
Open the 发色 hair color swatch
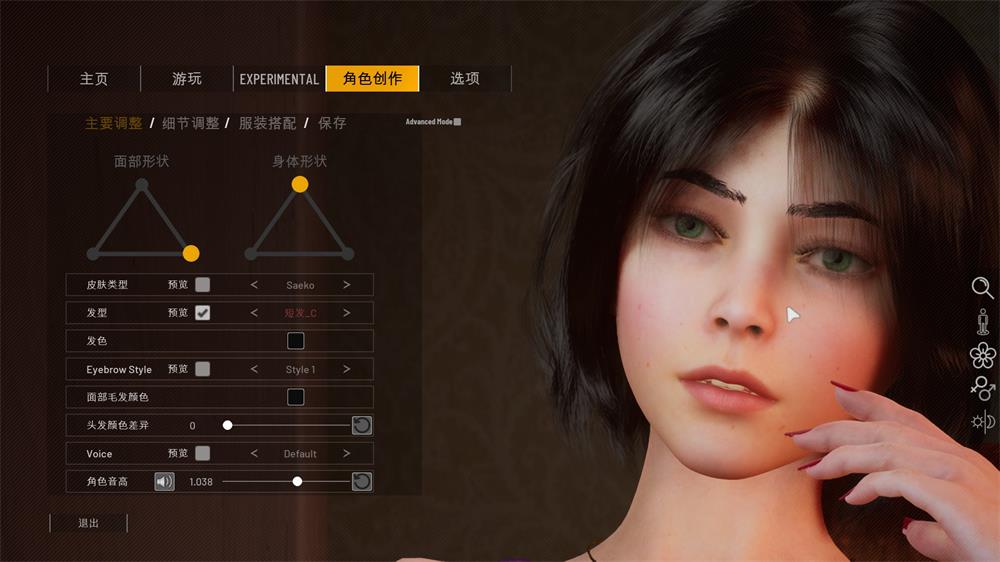tap(296, 341)
